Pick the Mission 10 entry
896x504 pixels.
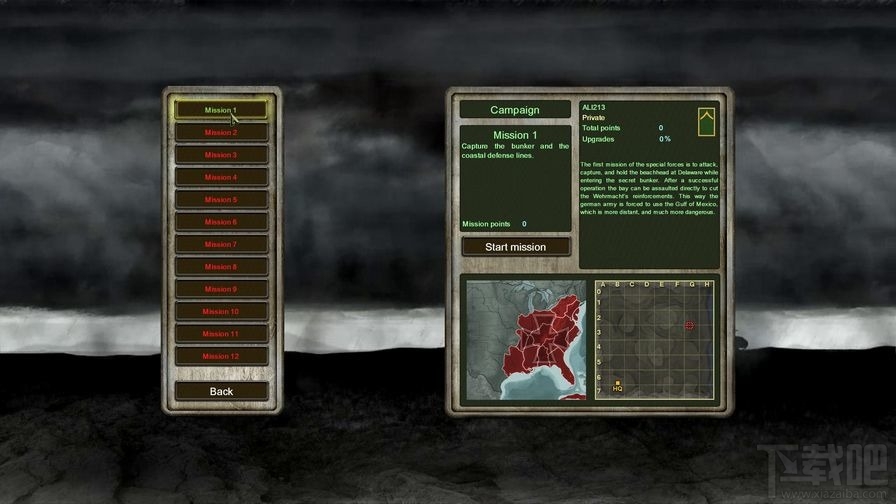coord(221,311)
